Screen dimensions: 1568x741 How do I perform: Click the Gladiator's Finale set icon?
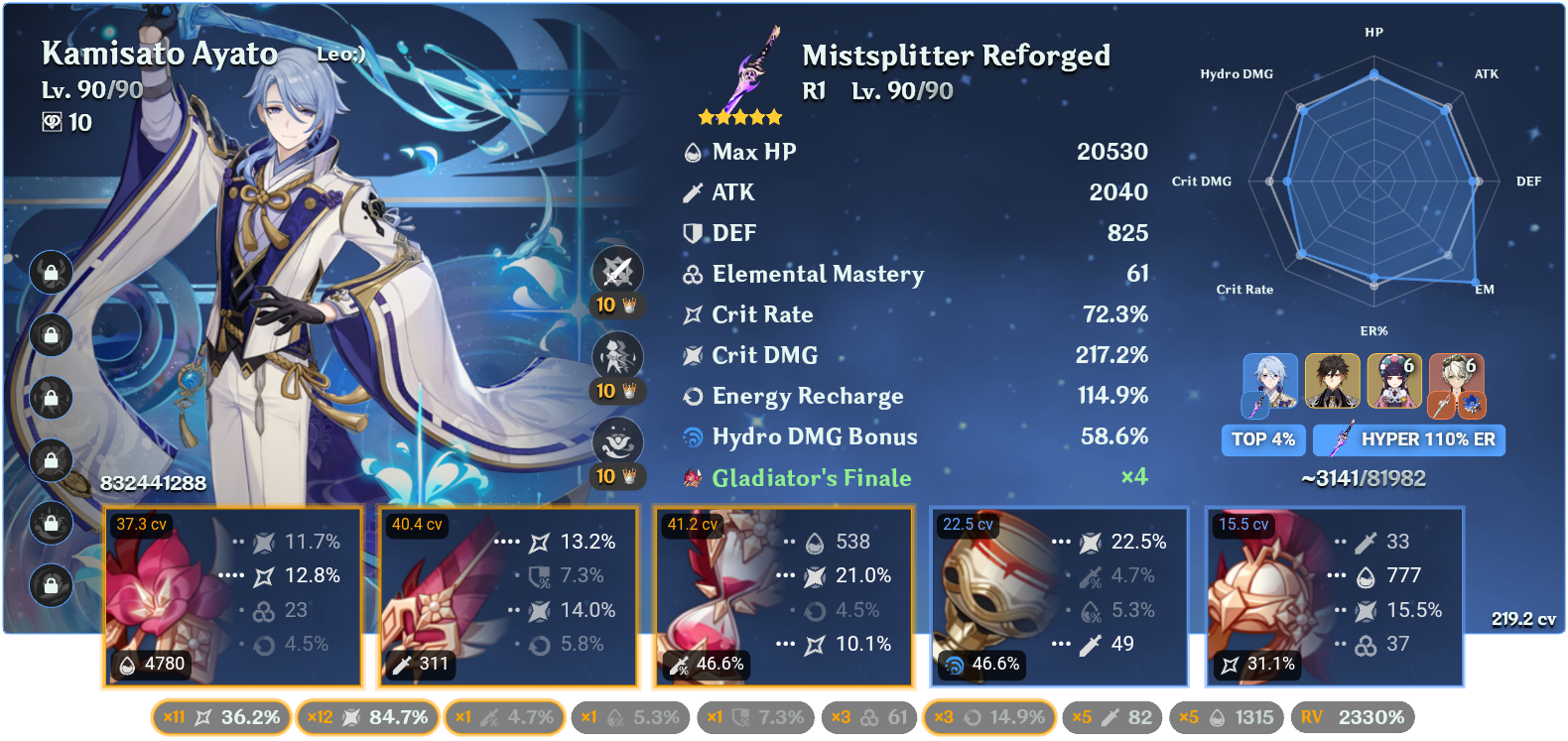click(691, 477)
